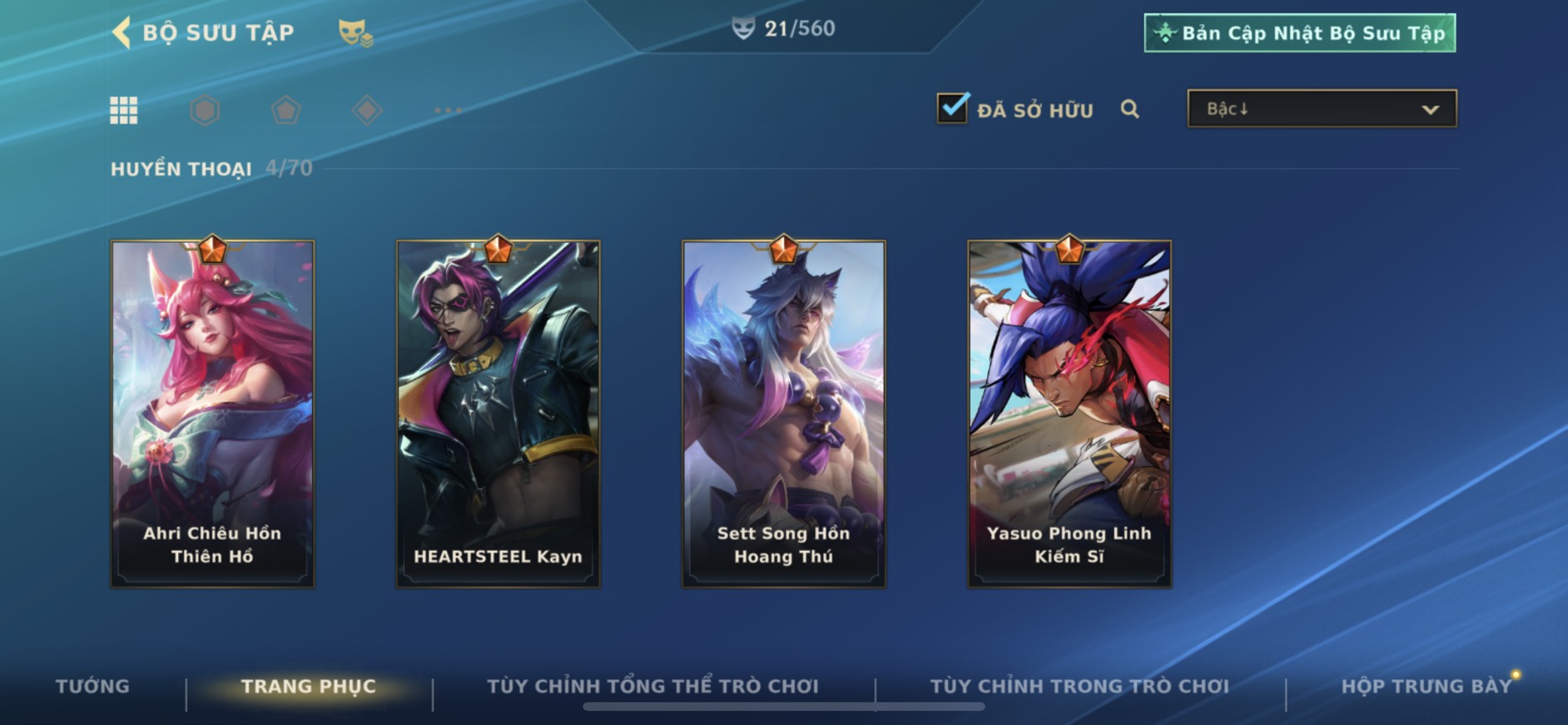Screen dimensions: 1568x725
Task: Open Bản Cập Nhật Bộ Sưu Tập
Action: click(x=1299, y=33)
